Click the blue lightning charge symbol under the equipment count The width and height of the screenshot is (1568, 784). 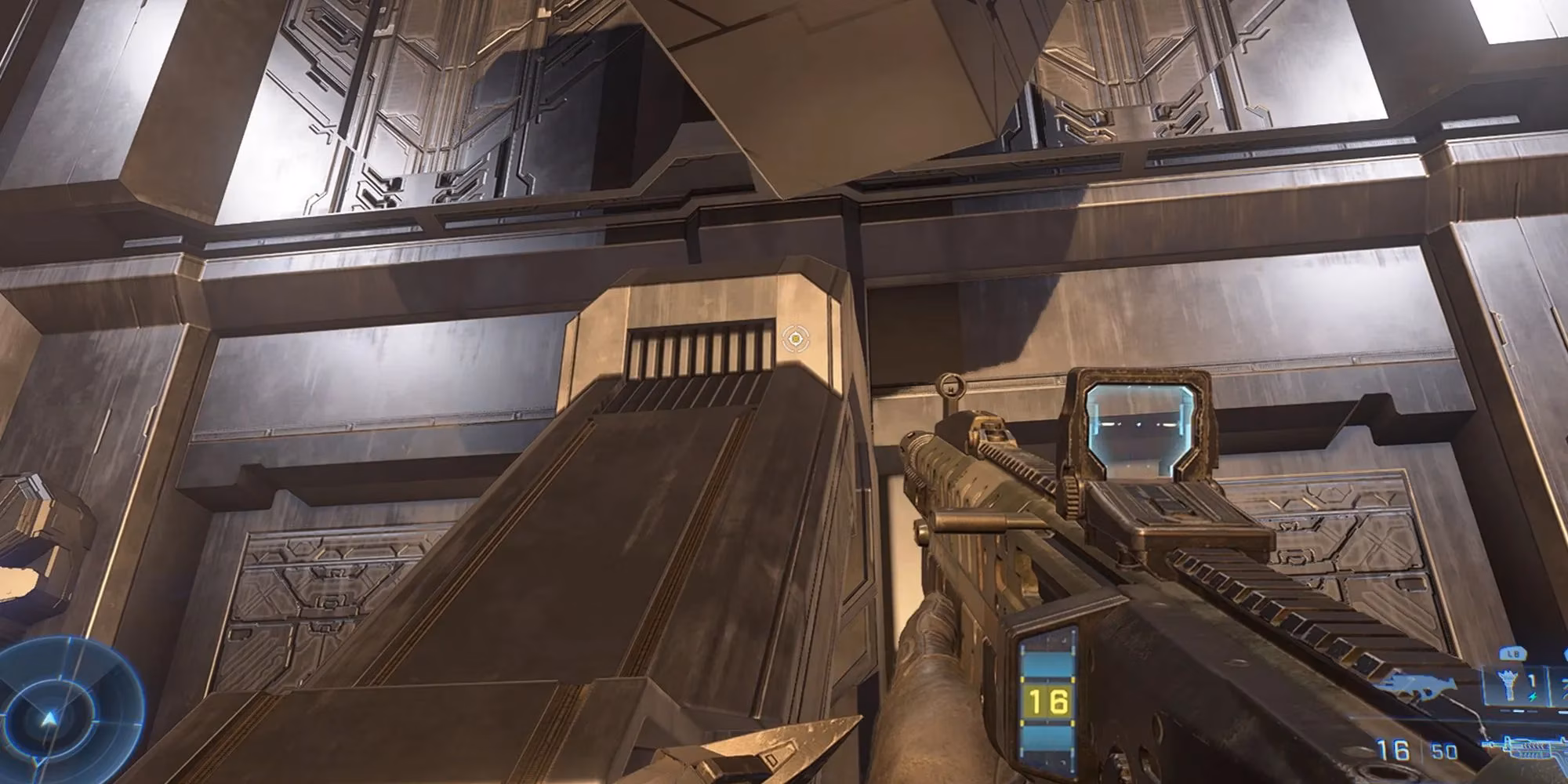(x=1533, y=697)
